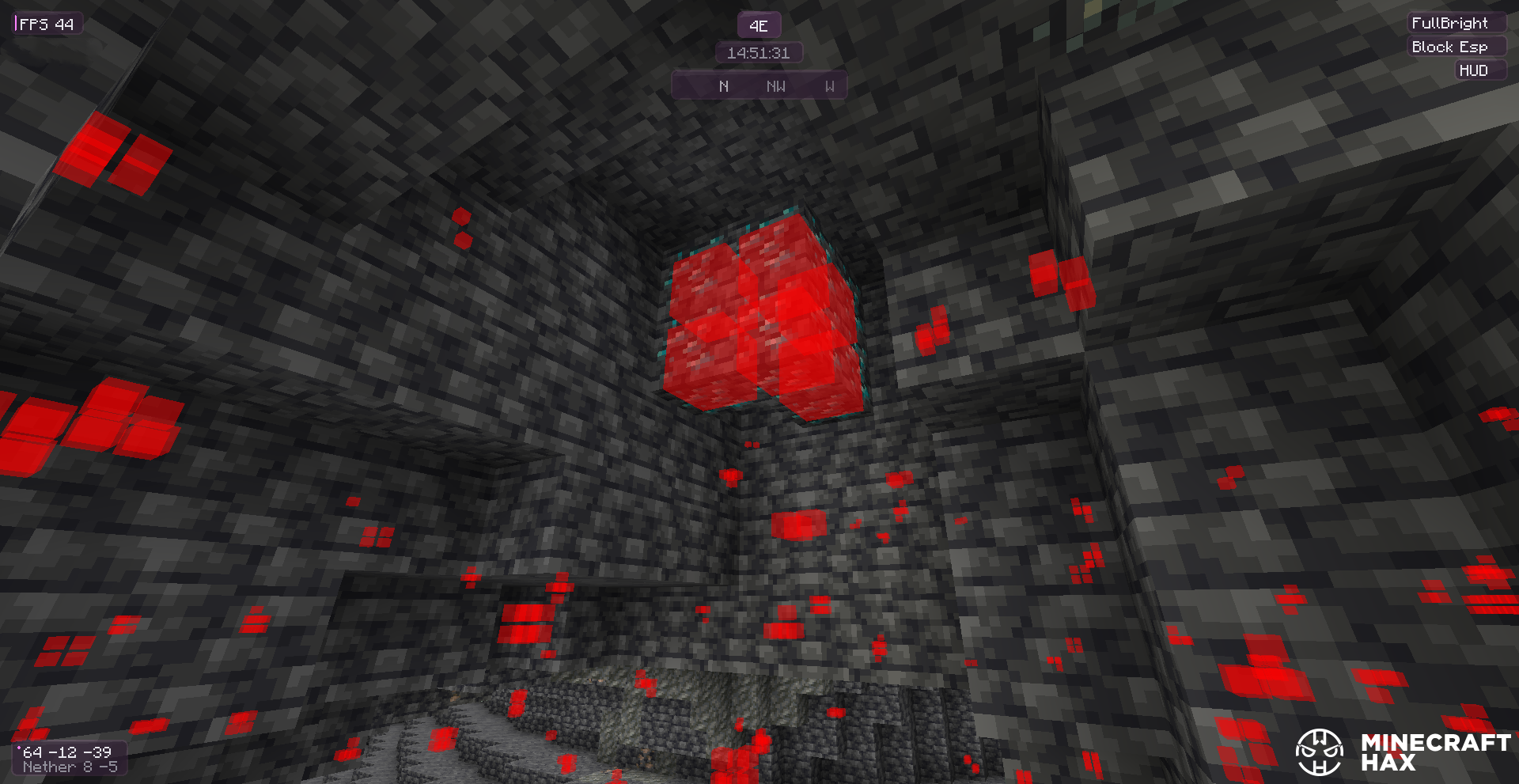The width and height of the screenshot is (1519, 784).
Task: Toggle the Block Esp module label
Action: tap(1449, 47)
